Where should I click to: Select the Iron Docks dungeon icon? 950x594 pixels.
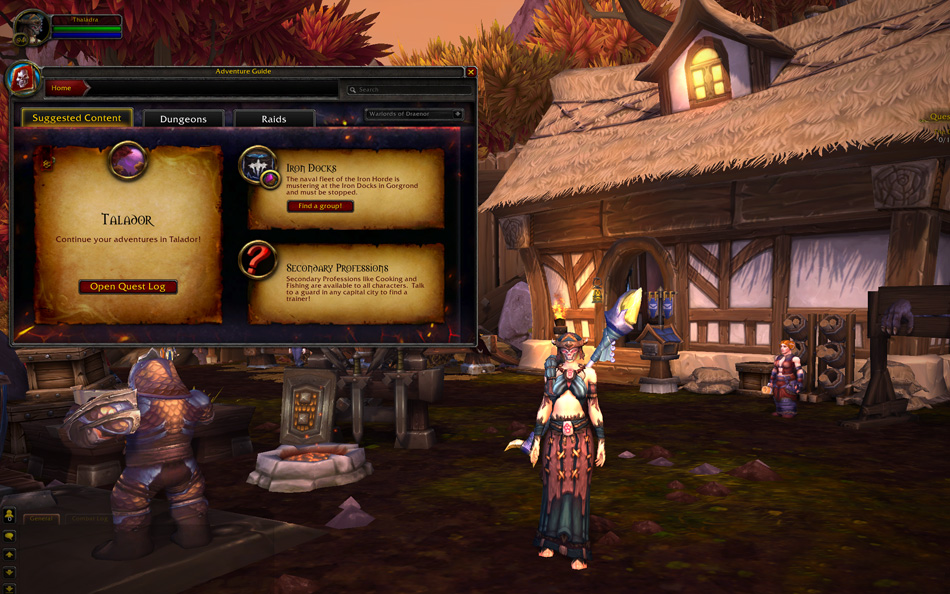tap(259, 166)
